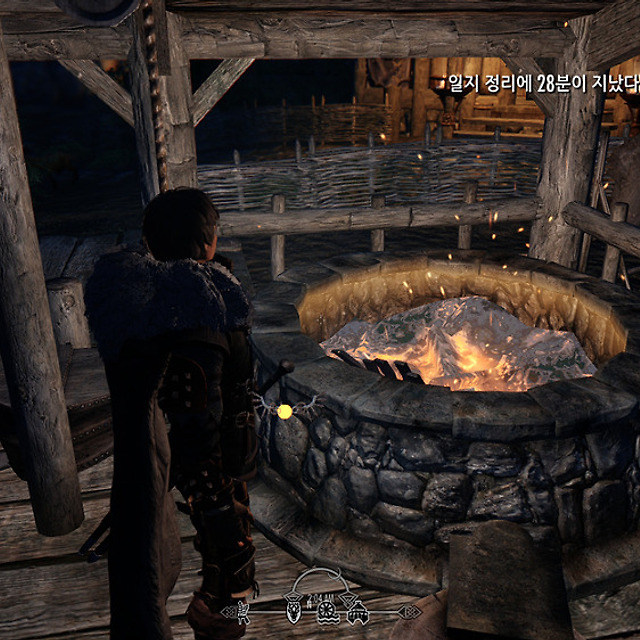640x640 pixels.
Task: Click the wolf-head shield icon
Action: (x=293, y=611)
